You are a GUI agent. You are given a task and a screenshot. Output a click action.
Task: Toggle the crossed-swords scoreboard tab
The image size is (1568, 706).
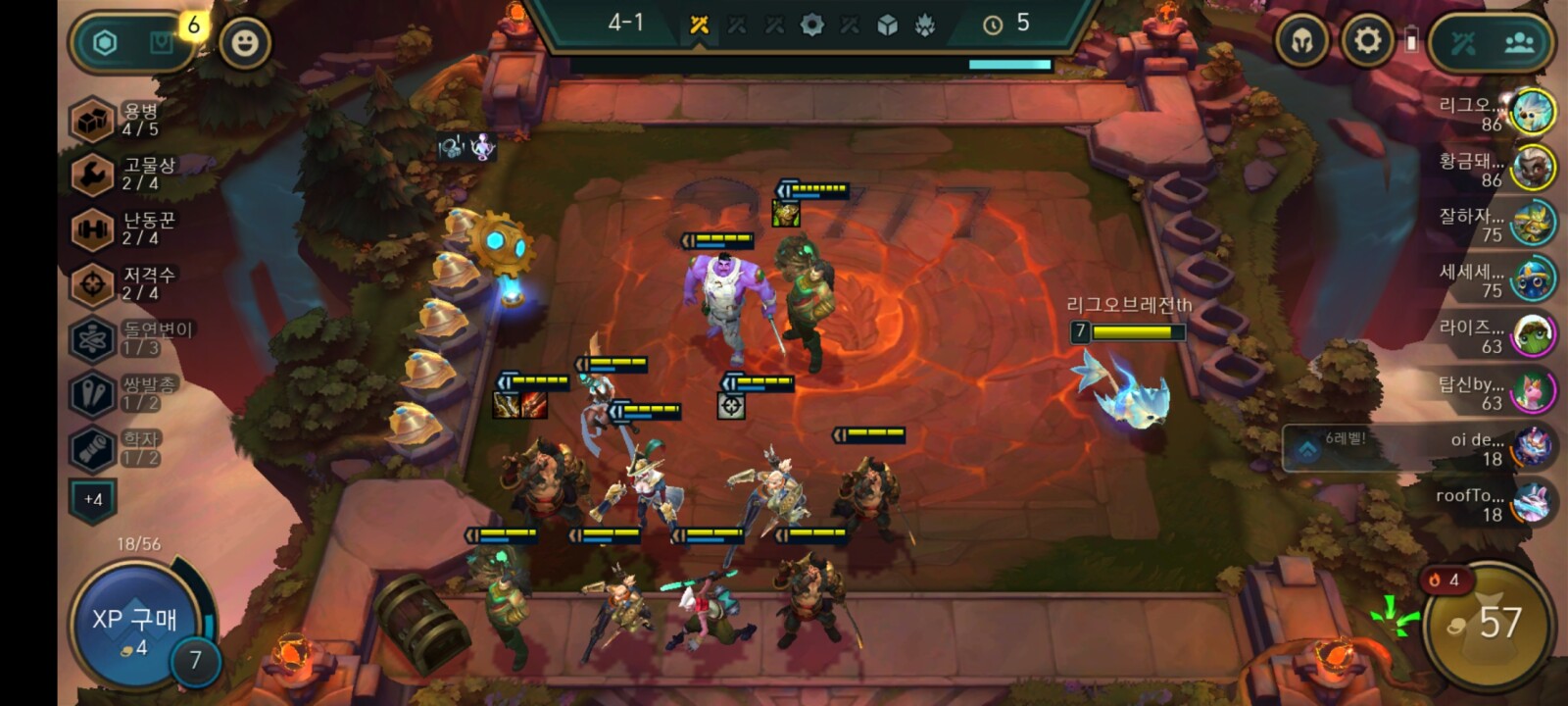pos(1463,43)
